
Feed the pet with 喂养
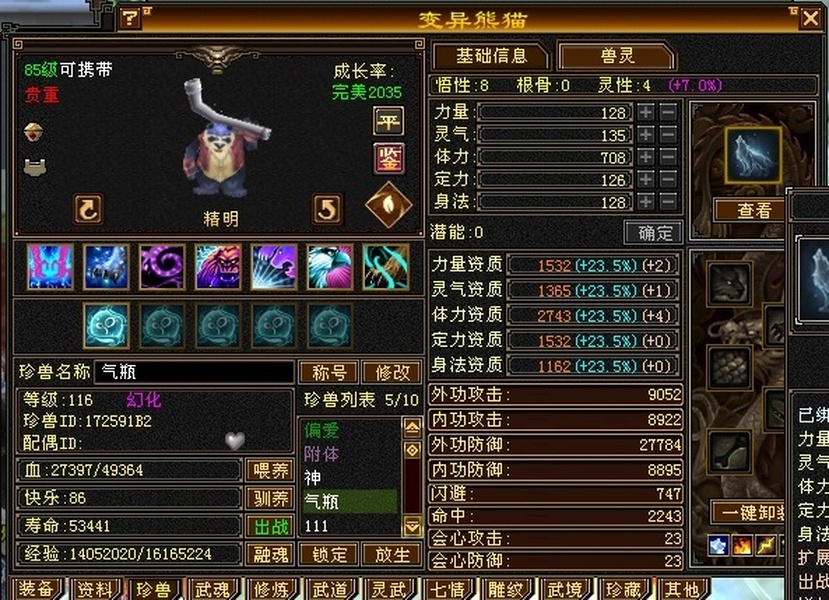tap(269, 471)
